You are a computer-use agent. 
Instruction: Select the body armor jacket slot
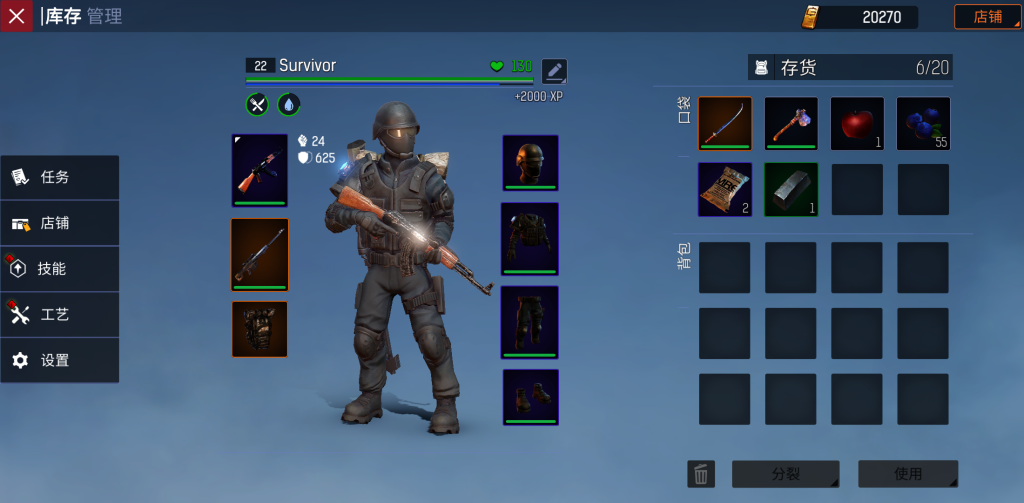click(x=530, y=239)
